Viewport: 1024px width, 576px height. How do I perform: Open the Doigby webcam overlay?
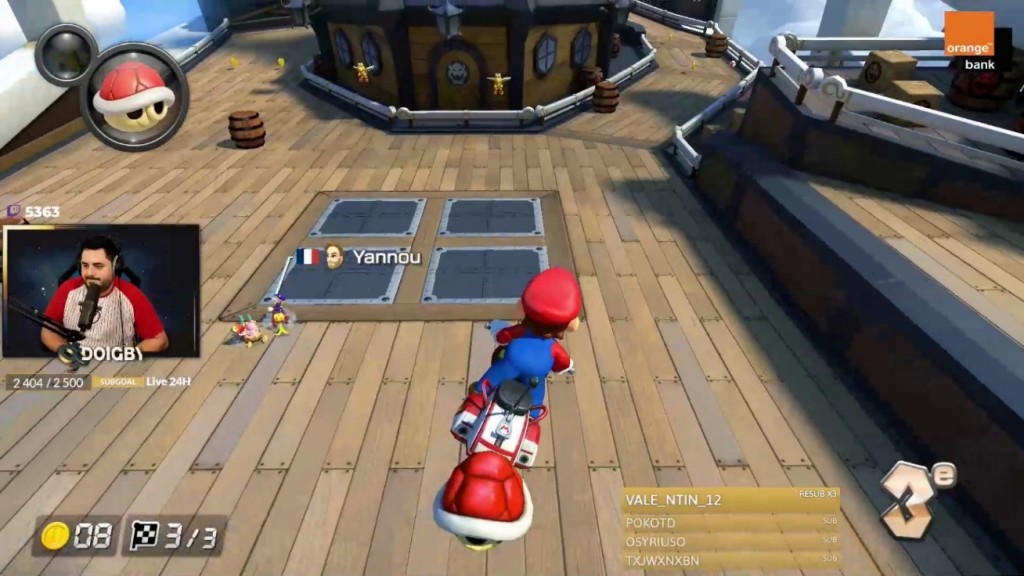[101, 290]
